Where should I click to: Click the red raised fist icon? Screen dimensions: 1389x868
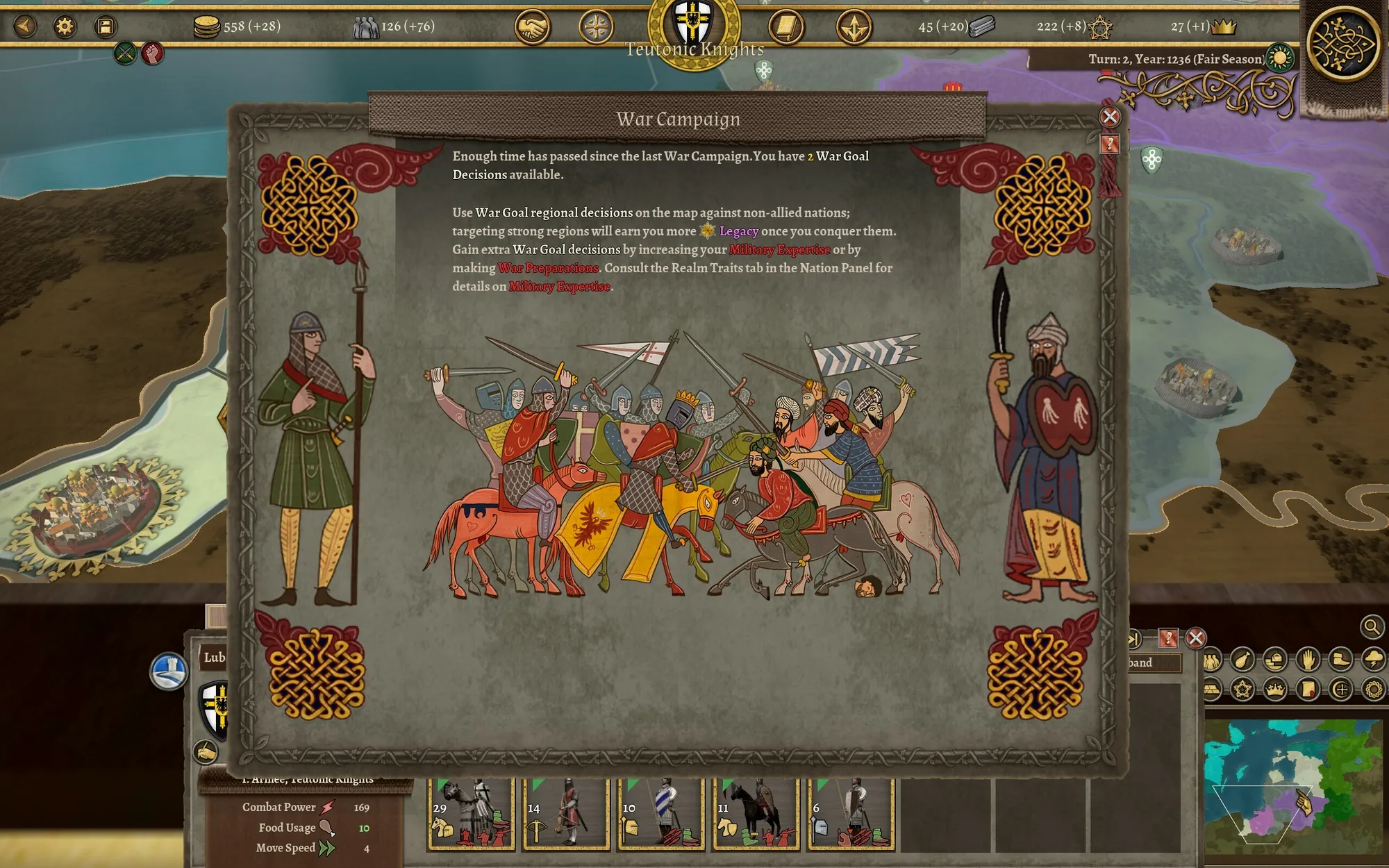(152, 53)
